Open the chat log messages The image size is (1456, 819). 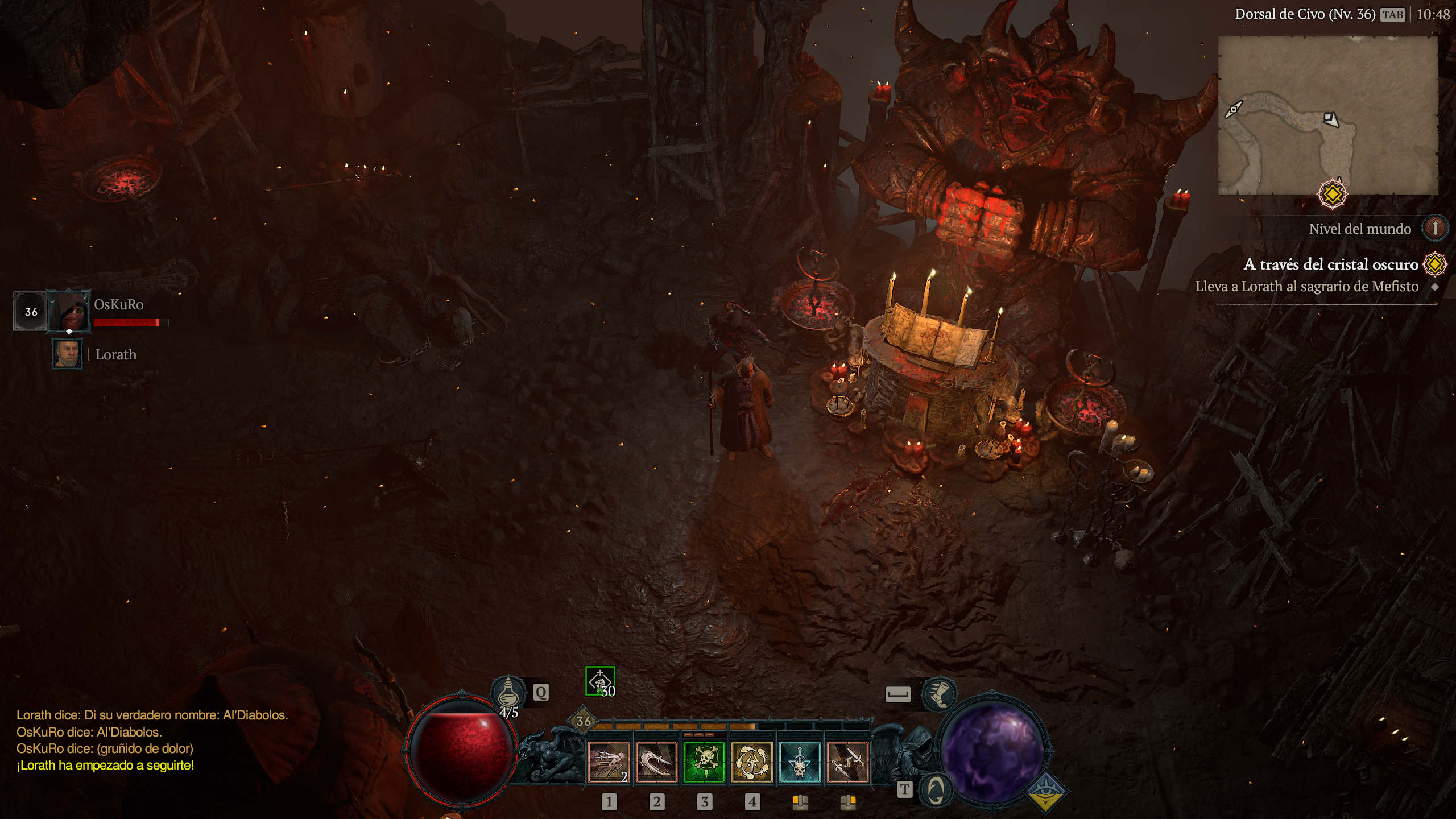click(x=152, y=740)
